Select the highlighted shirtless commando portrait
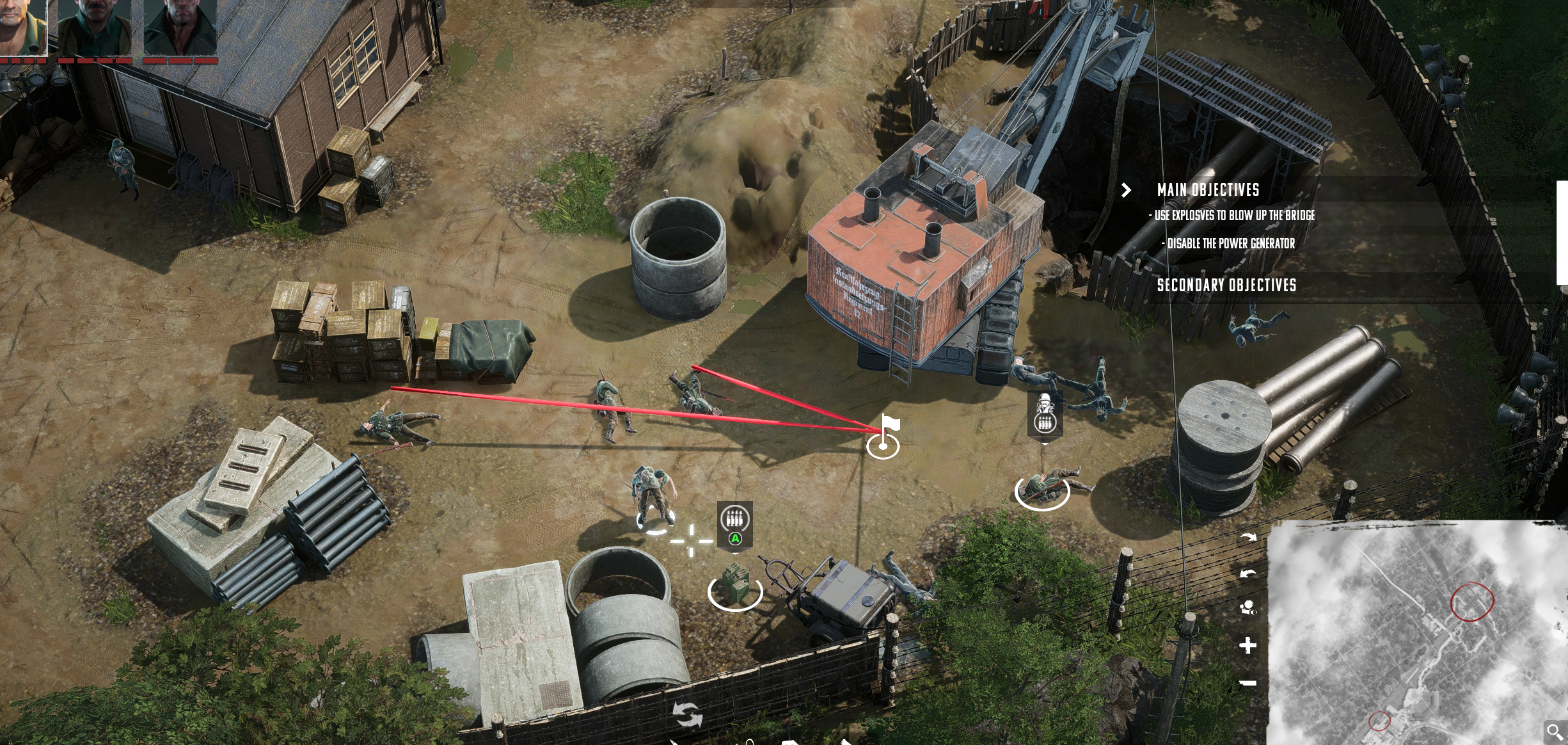Viewport: 1568px width, 745px height. (23, 27)
